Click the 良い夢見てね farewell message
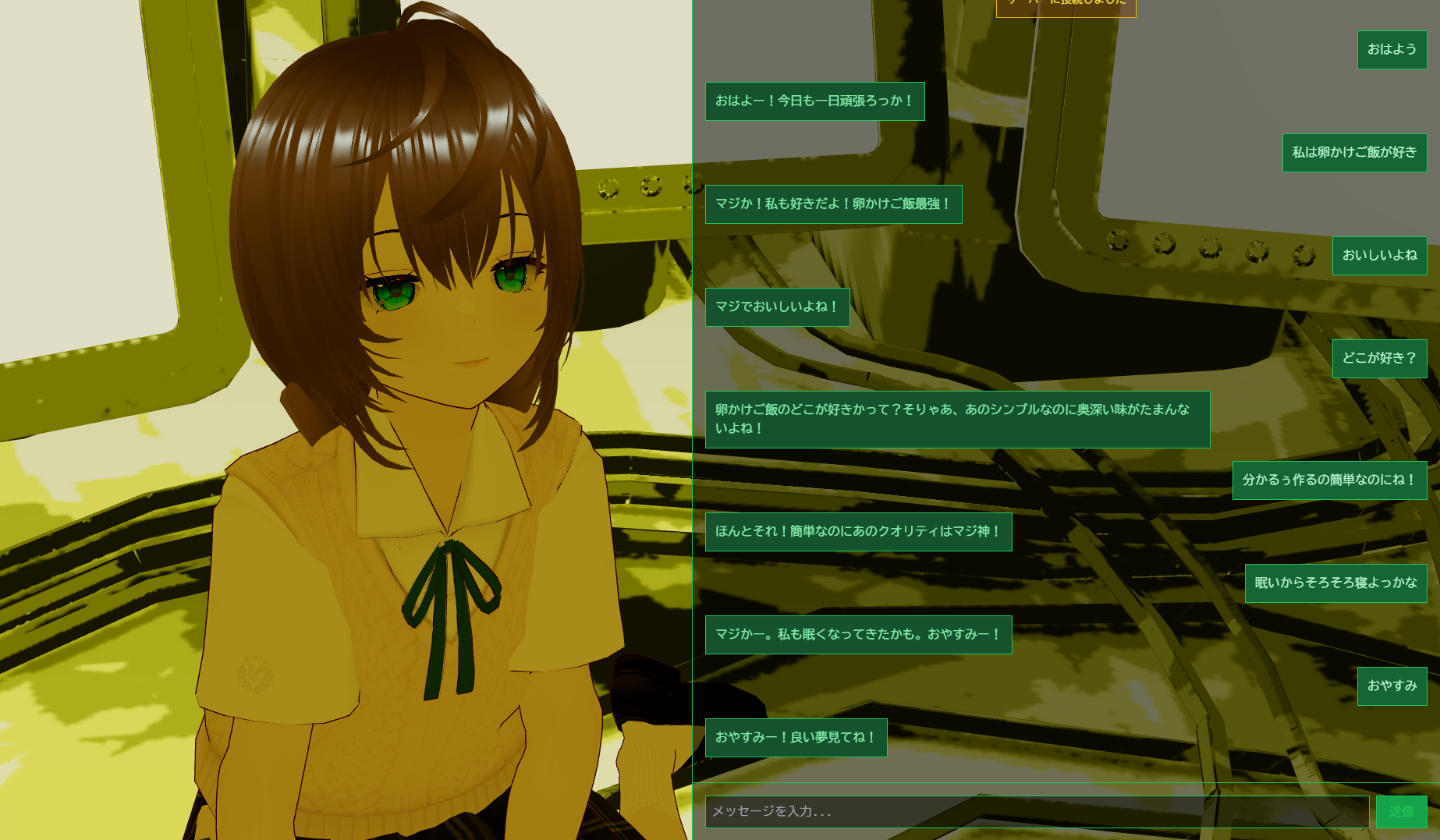1440x840 pixels. coord(796,736)
